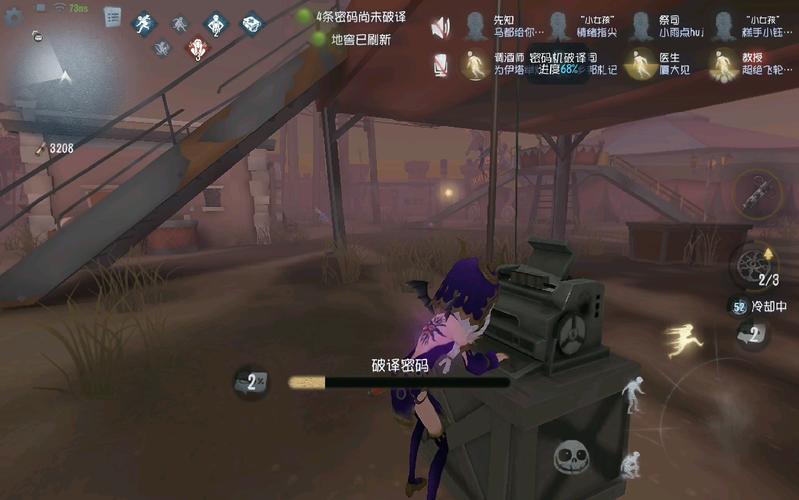
Task: Switch to the standing posture icon
Action: (x=634, y=393)
